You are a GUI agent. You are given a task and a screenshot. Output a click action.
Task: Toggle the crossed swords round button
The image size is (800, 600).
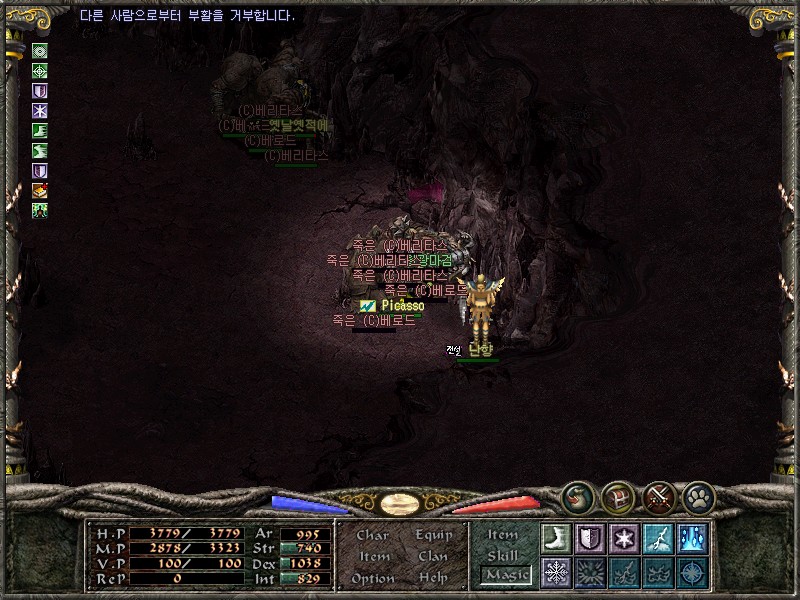point(657,497)
